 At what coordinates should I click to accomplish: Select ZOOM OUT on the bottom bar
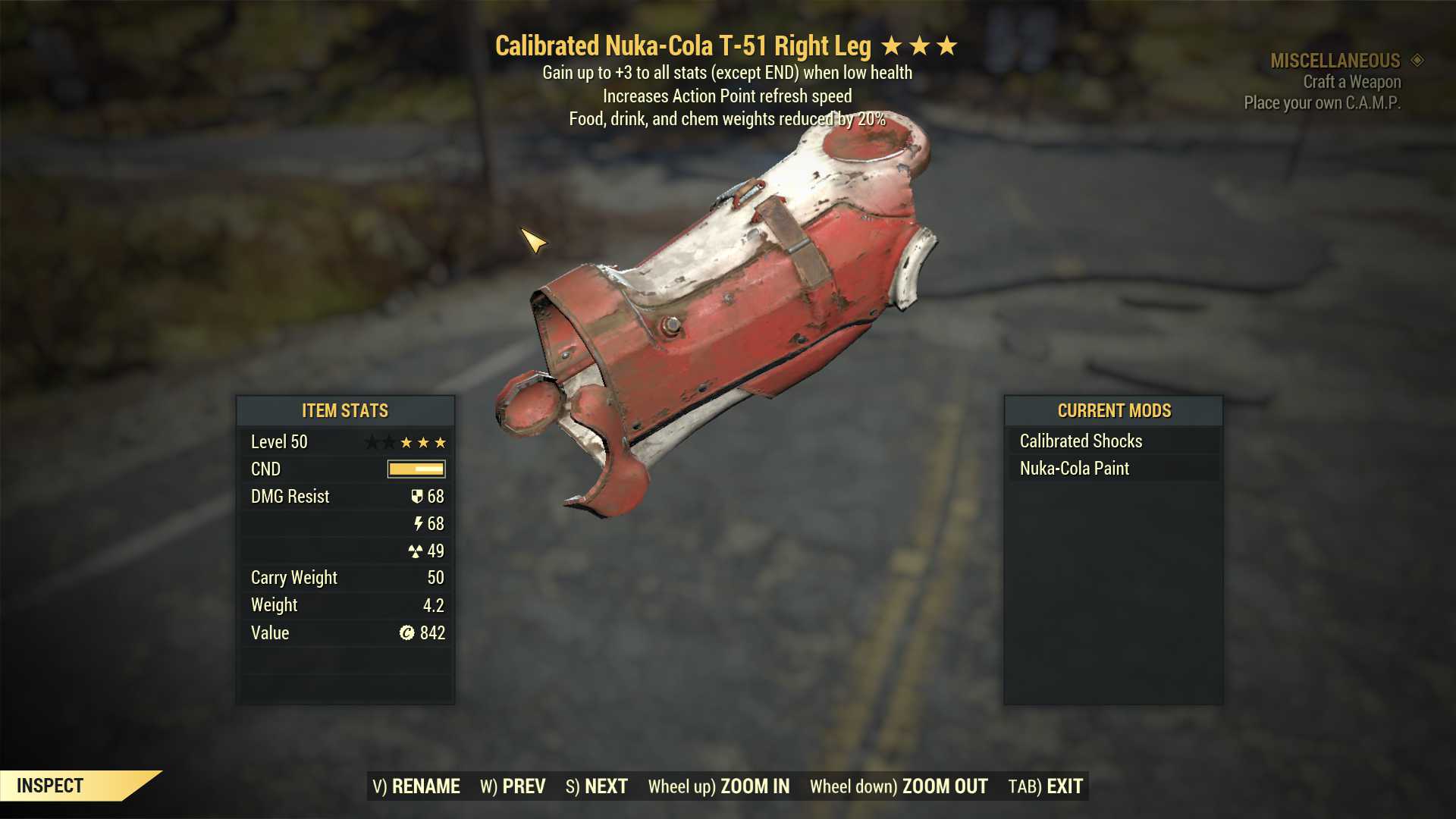coord(899,786)
